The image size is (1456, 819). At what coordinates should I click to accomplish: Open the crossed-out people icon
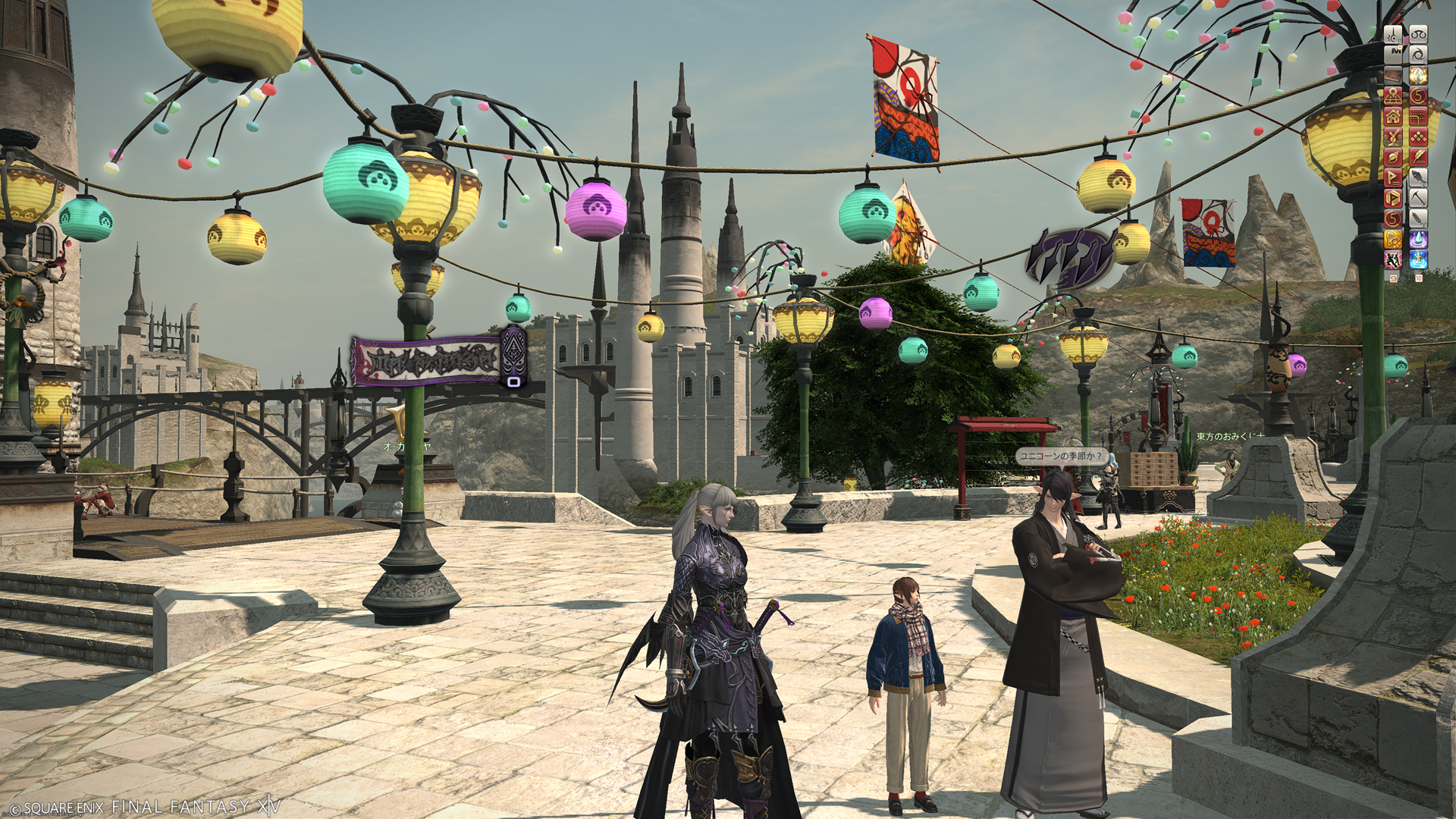[x=1393, y=136]
